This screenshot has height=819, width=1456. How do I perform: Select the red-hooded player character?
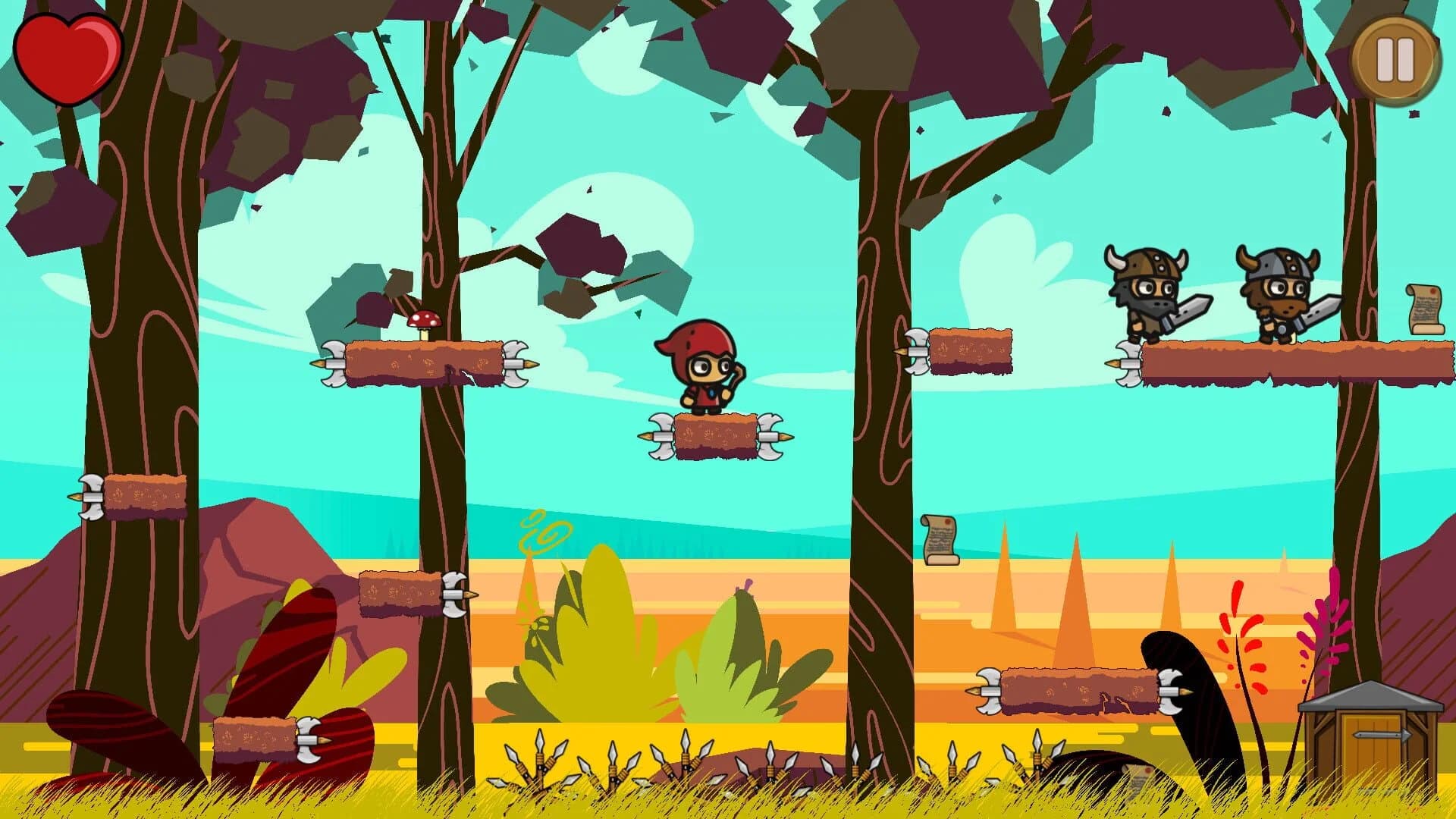[x=701, y=368]
